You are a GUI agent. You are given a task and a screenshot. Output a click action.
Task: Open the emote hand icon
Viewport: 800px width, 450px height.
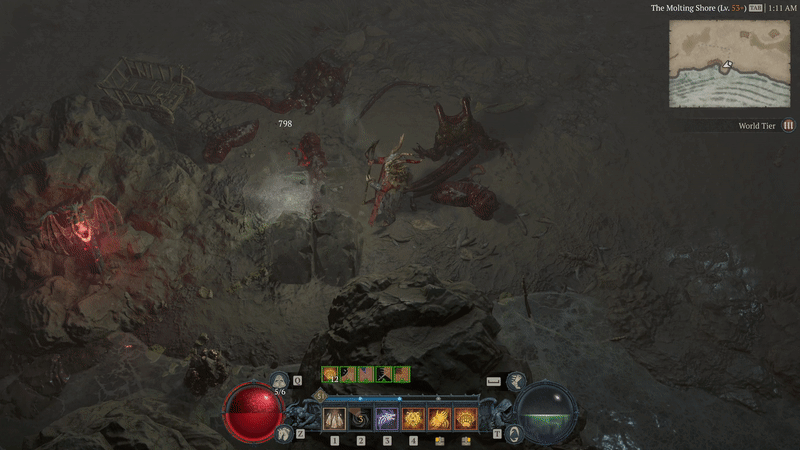coord(515,381)
